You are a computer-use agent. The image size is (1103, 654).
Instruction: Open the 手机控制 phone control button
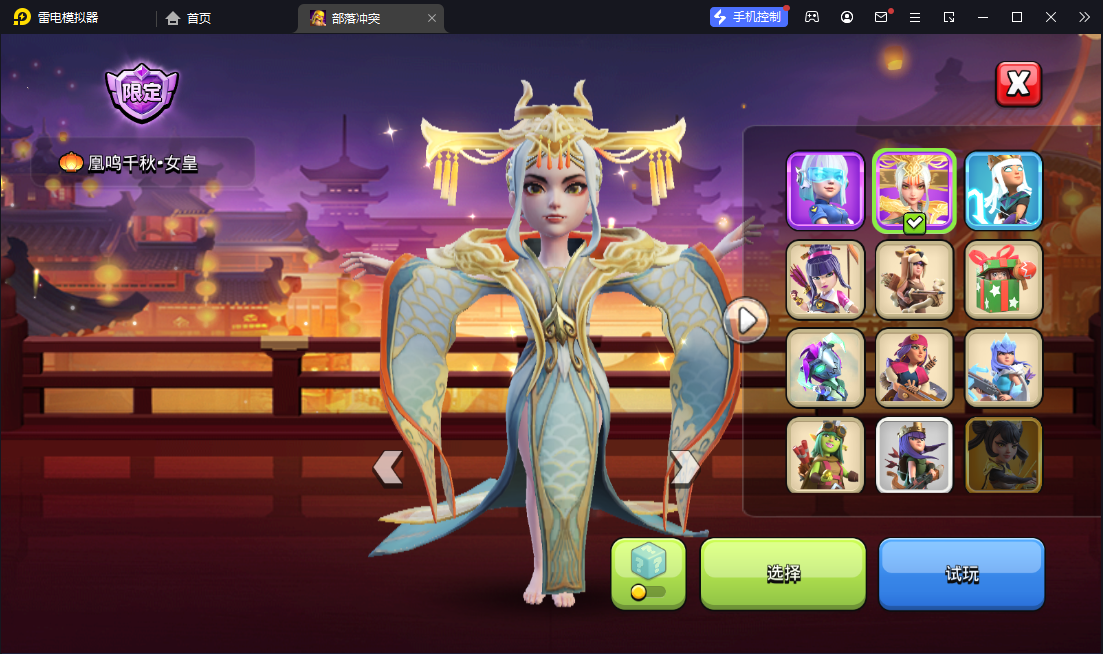(x=748, y=17)
